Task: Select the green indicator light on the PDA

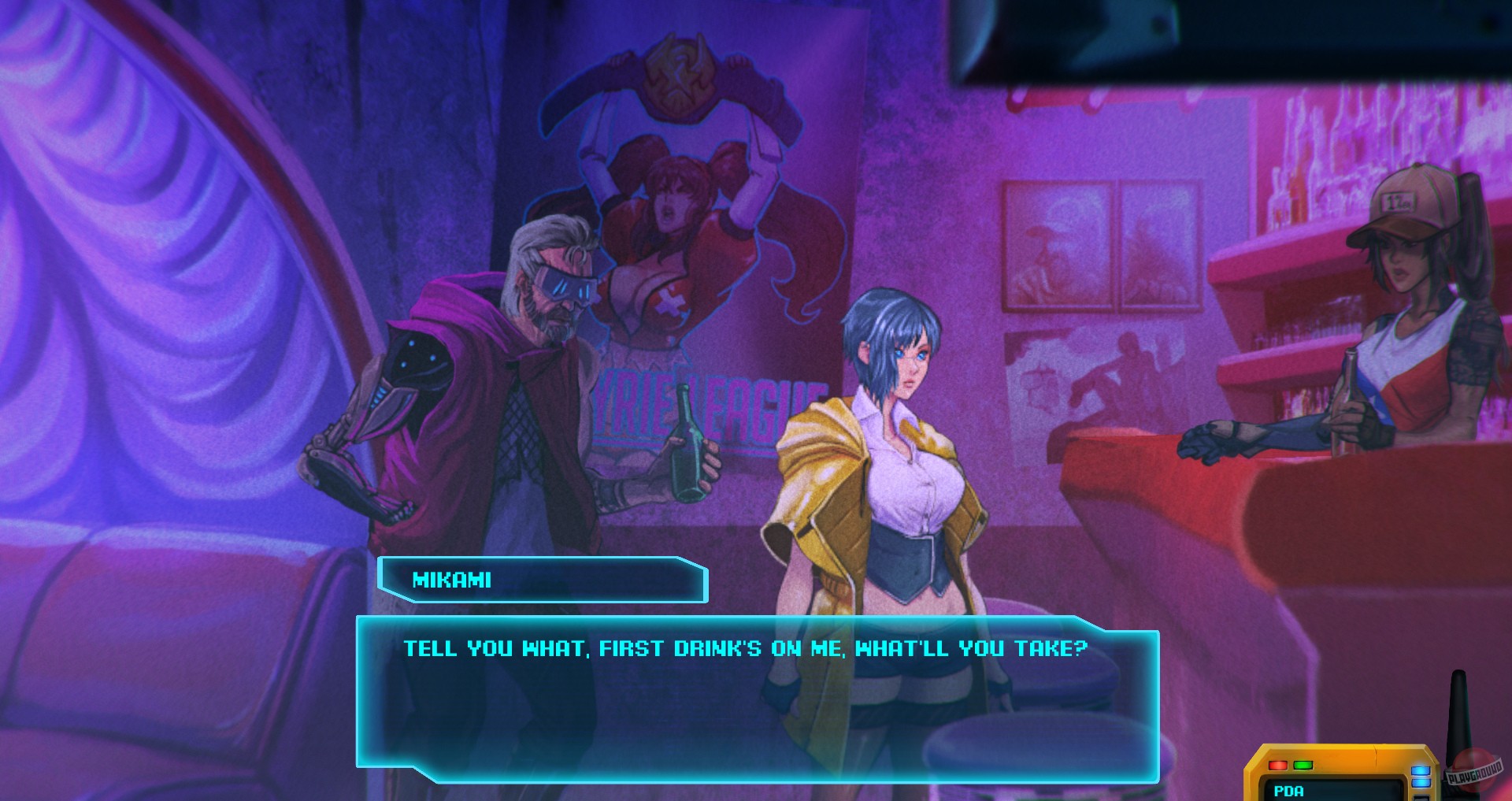Action: coord(1303,766)
